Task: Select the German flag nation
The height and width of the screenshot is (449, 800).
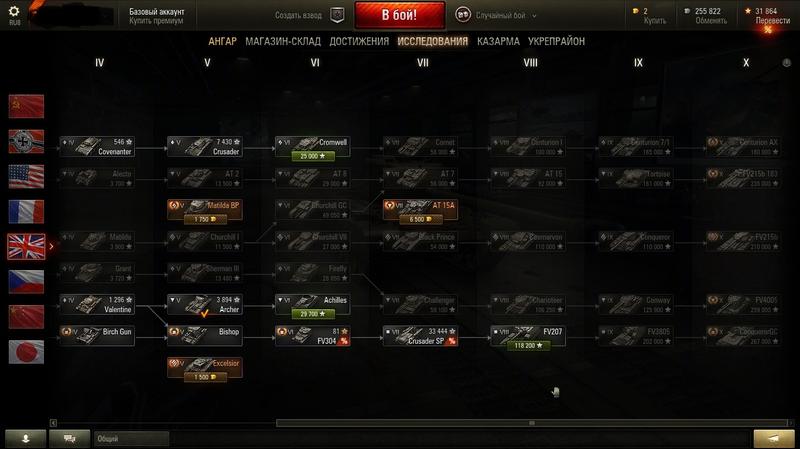Action: click(26, 141)
